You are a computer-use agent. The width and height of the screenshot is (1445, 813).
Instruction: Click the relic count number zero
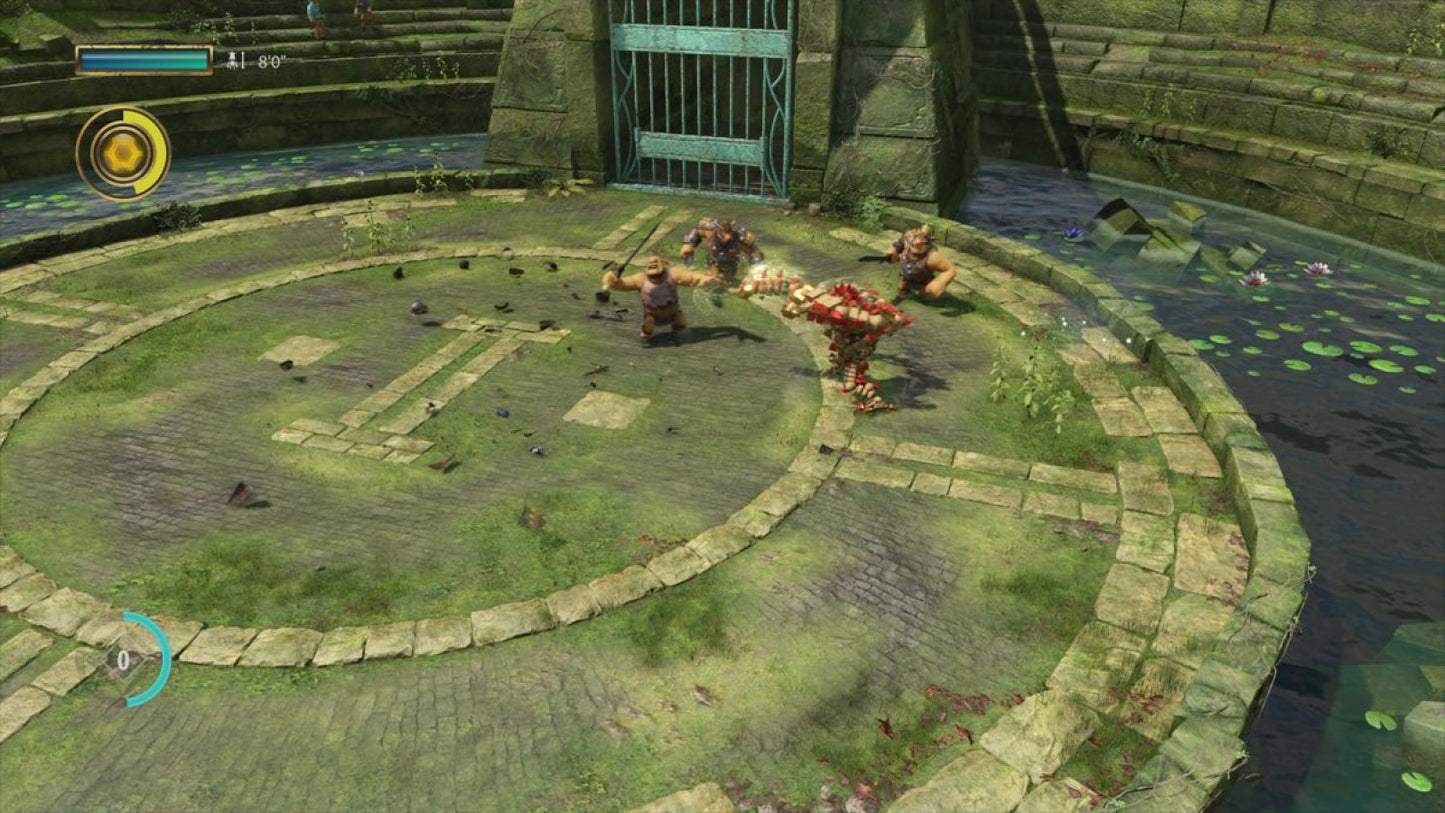tap(123, 660)
